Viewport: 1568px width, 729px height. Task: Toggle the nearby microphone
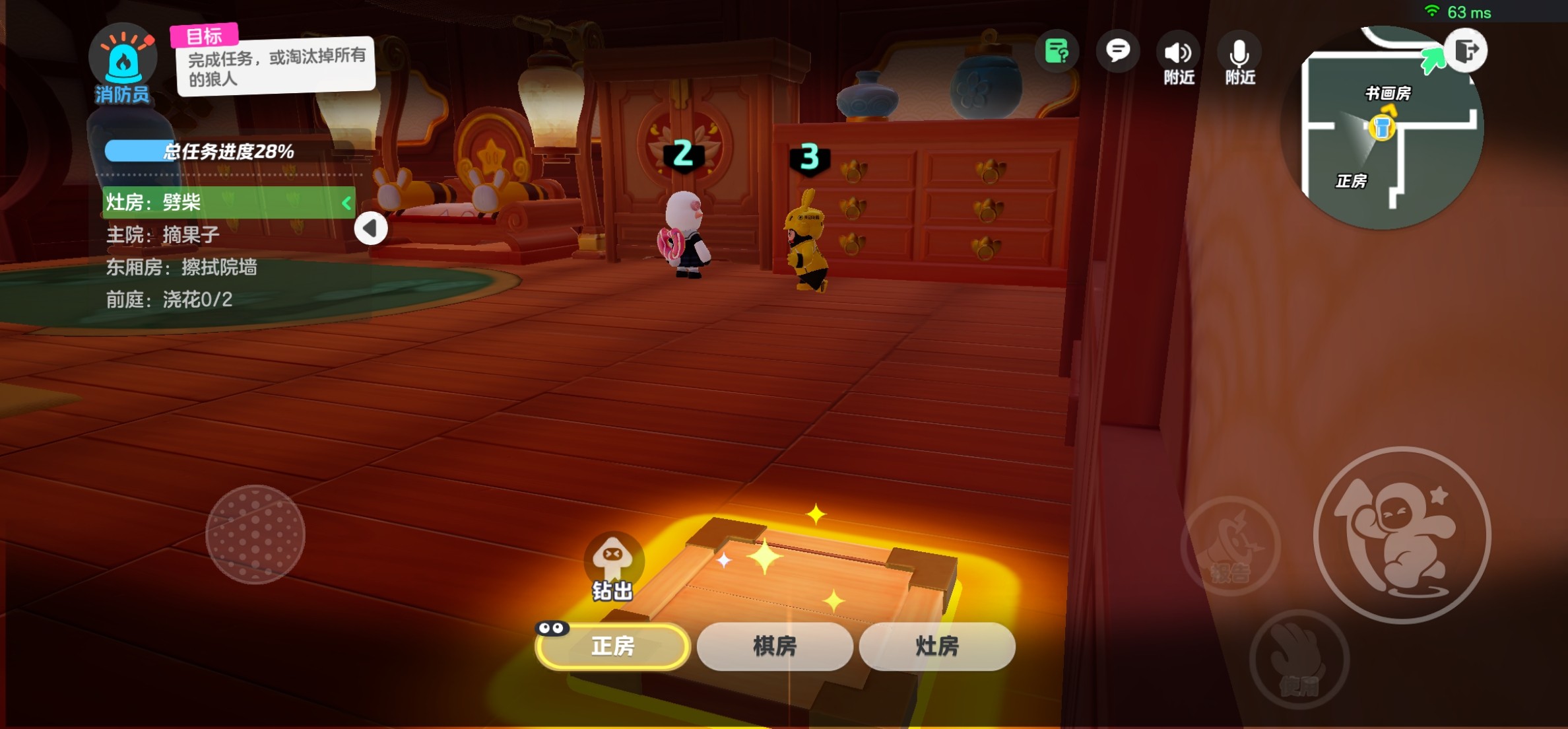tap(1239, 58)
